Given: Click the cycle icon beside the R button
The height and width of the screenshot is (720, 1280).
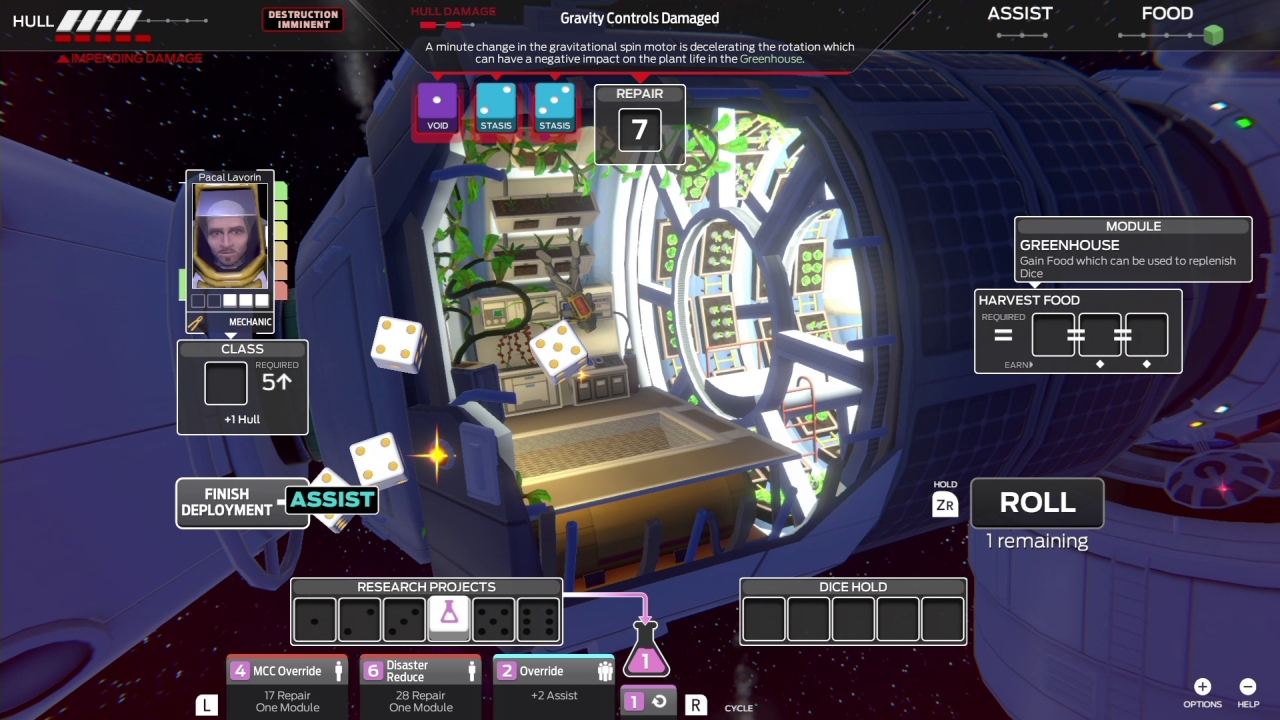Looking at the screenshot, I should point(659,702).
